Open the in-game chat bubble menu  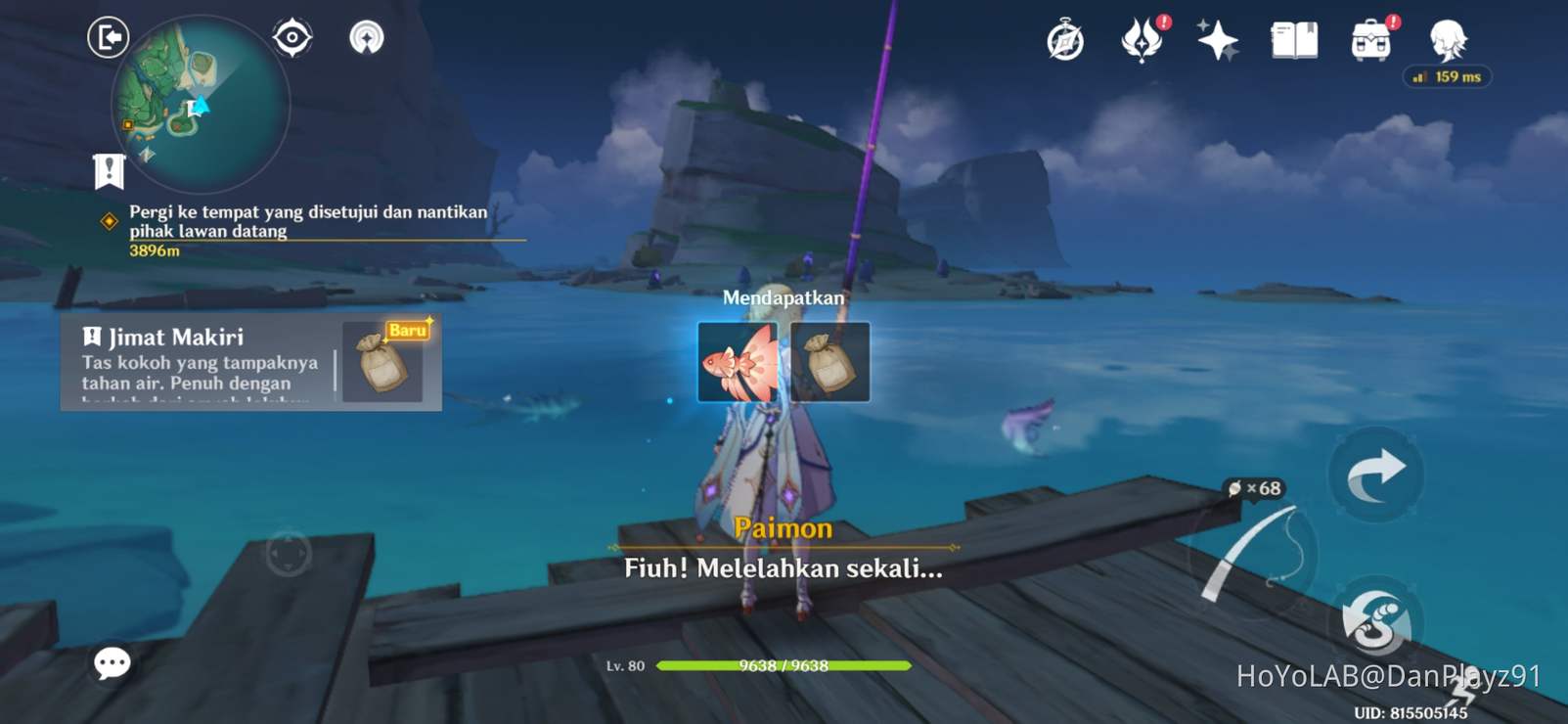click(x=111, y=663)
